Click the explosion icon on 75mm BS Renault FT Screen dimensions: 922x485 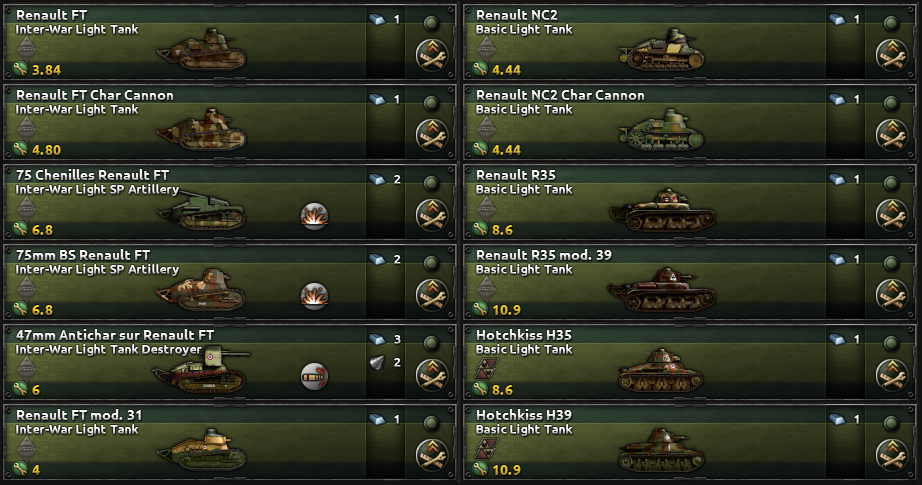click(x=314, y=295)
